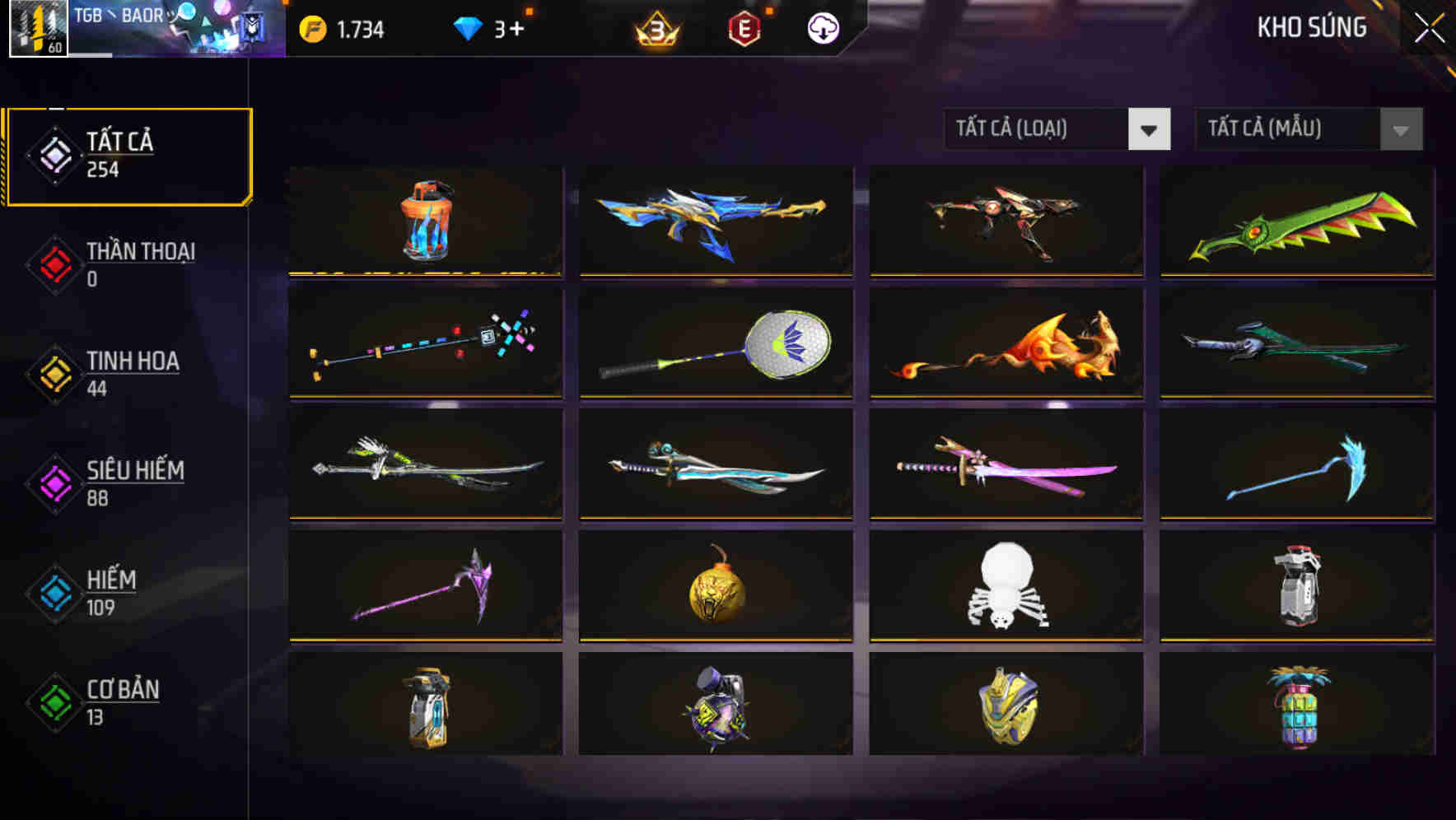Select the purple katana weapon thumbnail
The height and width of the screenshot is (820, 1456).
click(x=1006, y=465)
